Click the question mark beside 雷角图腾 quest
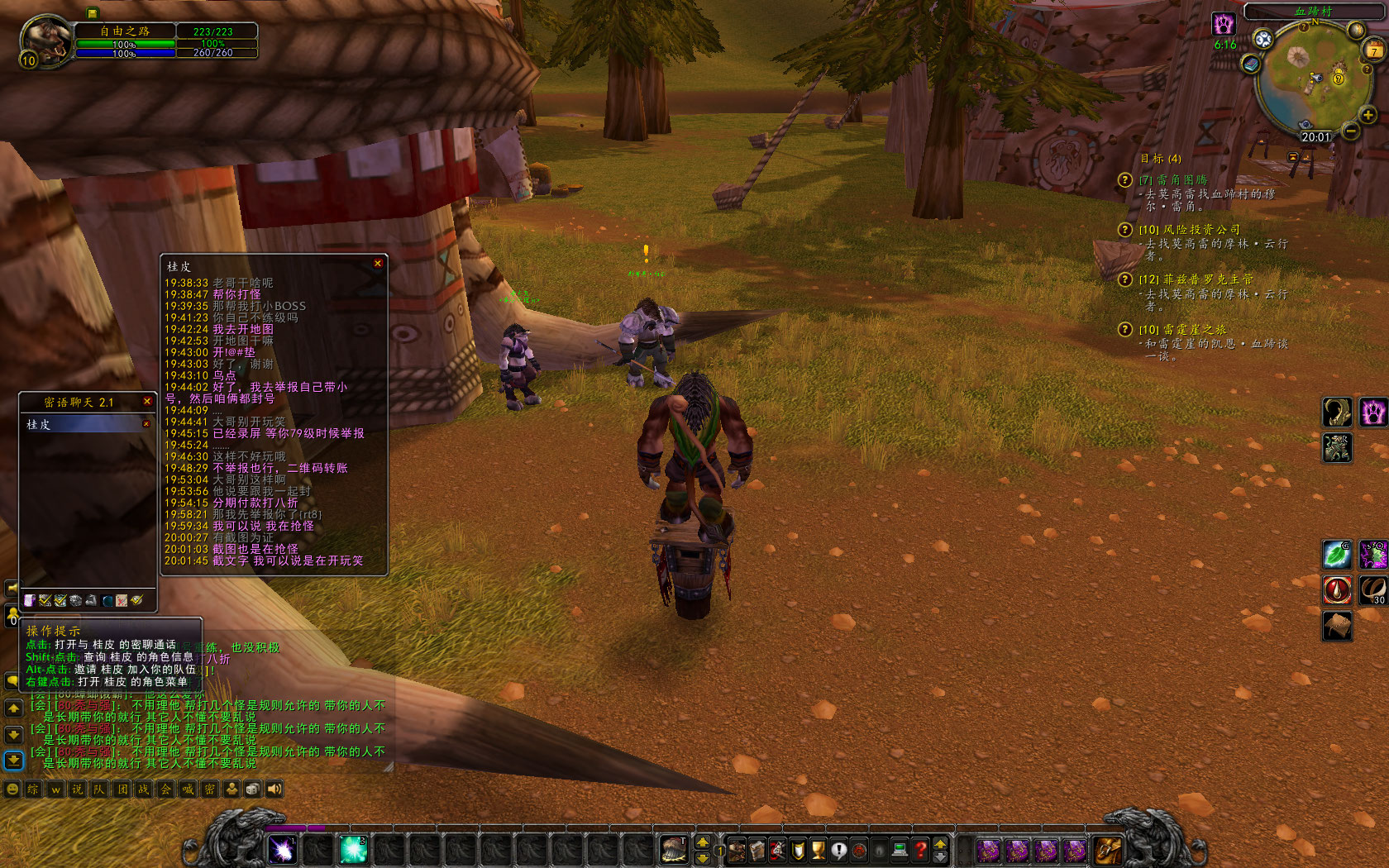 pyautogui.click(x=1124, y=180)
